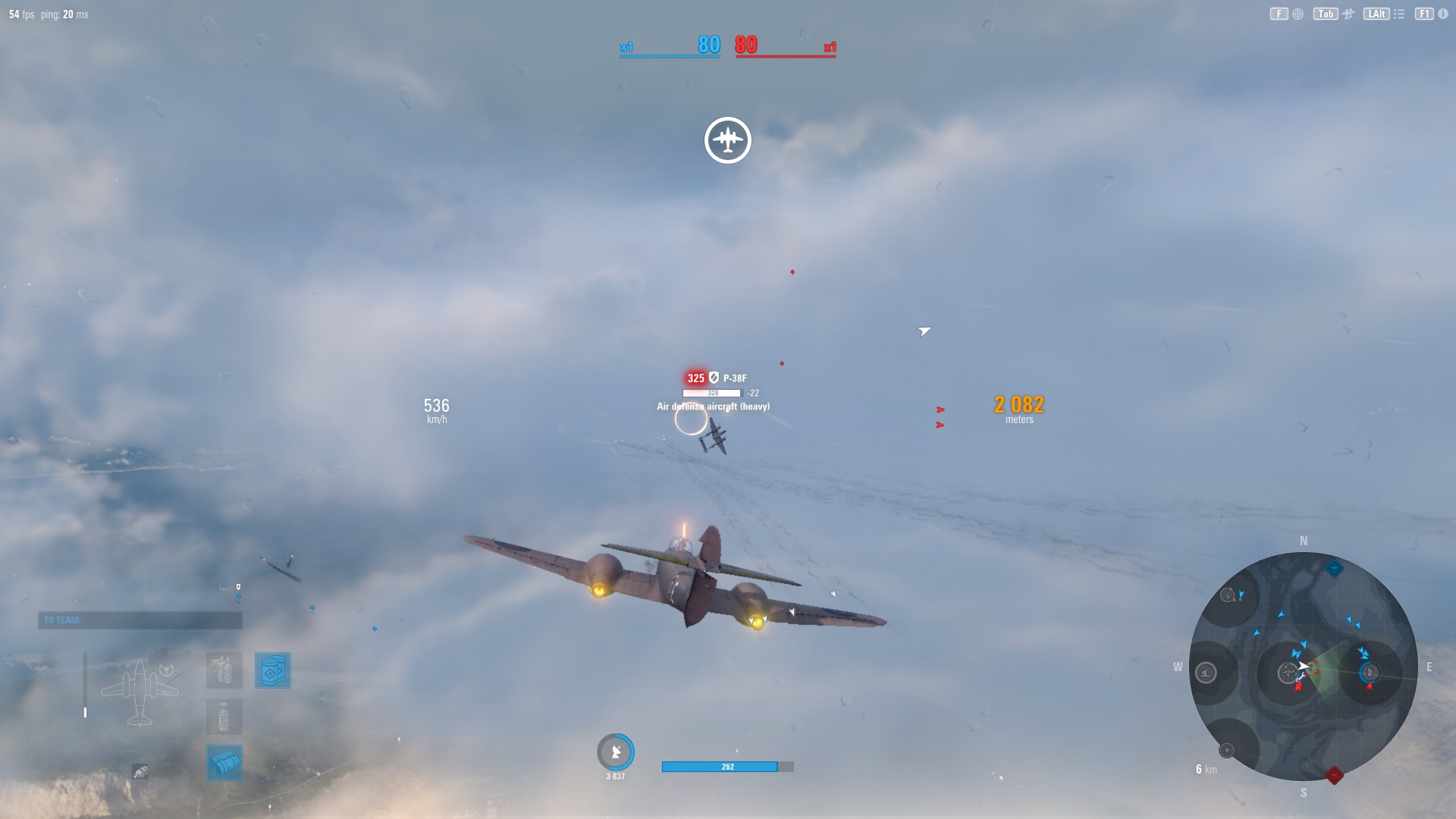Select the blue engine cylinders consumable icon
Screen dimensions: 1456x819
point(224,763)
